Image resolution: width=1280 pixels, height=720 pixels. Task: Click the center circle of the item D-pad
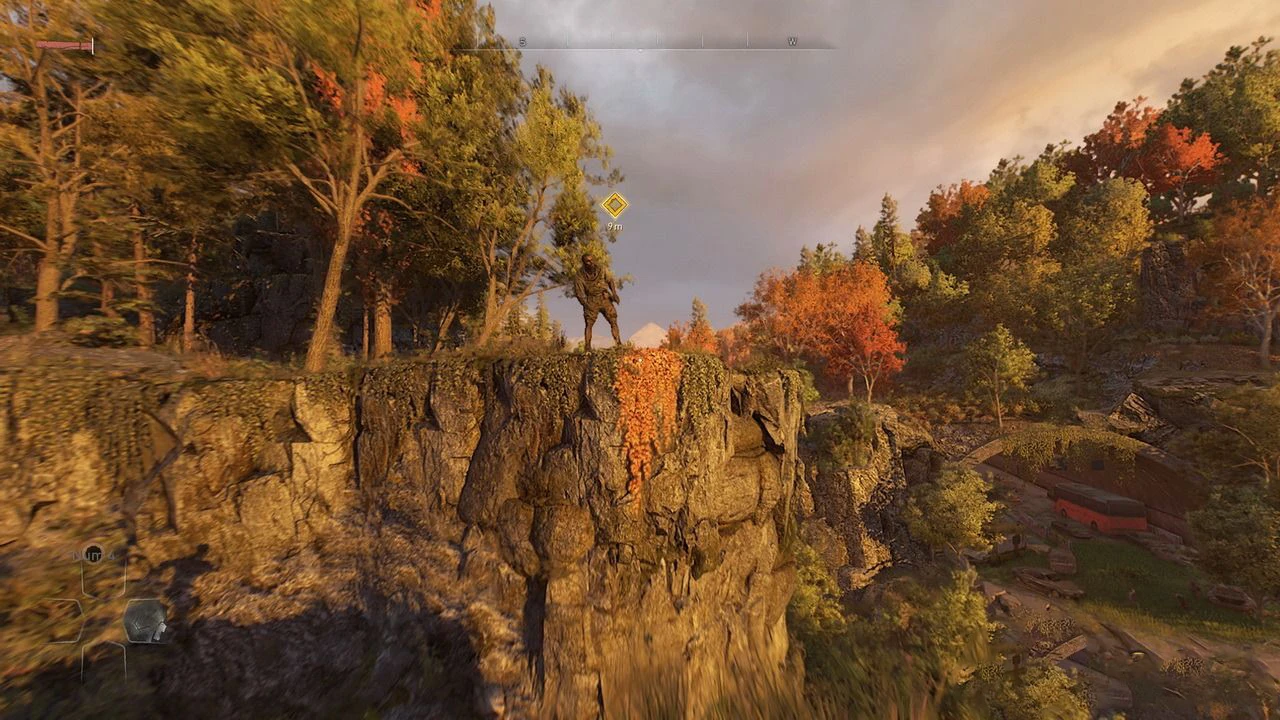[102, 620]
